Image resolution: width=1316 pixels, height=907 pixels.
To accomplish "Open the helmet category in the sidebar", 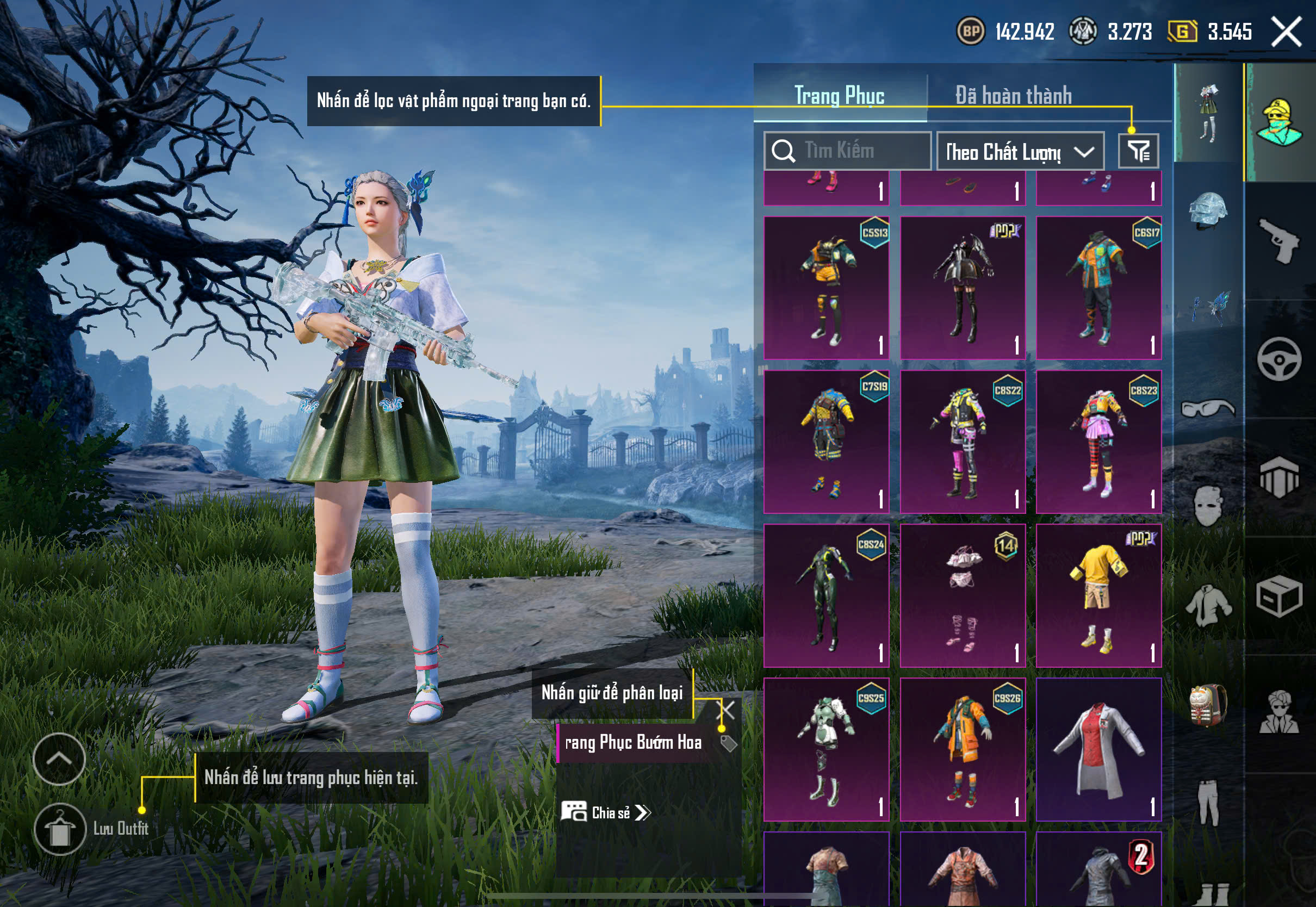I will [1208, 210].
